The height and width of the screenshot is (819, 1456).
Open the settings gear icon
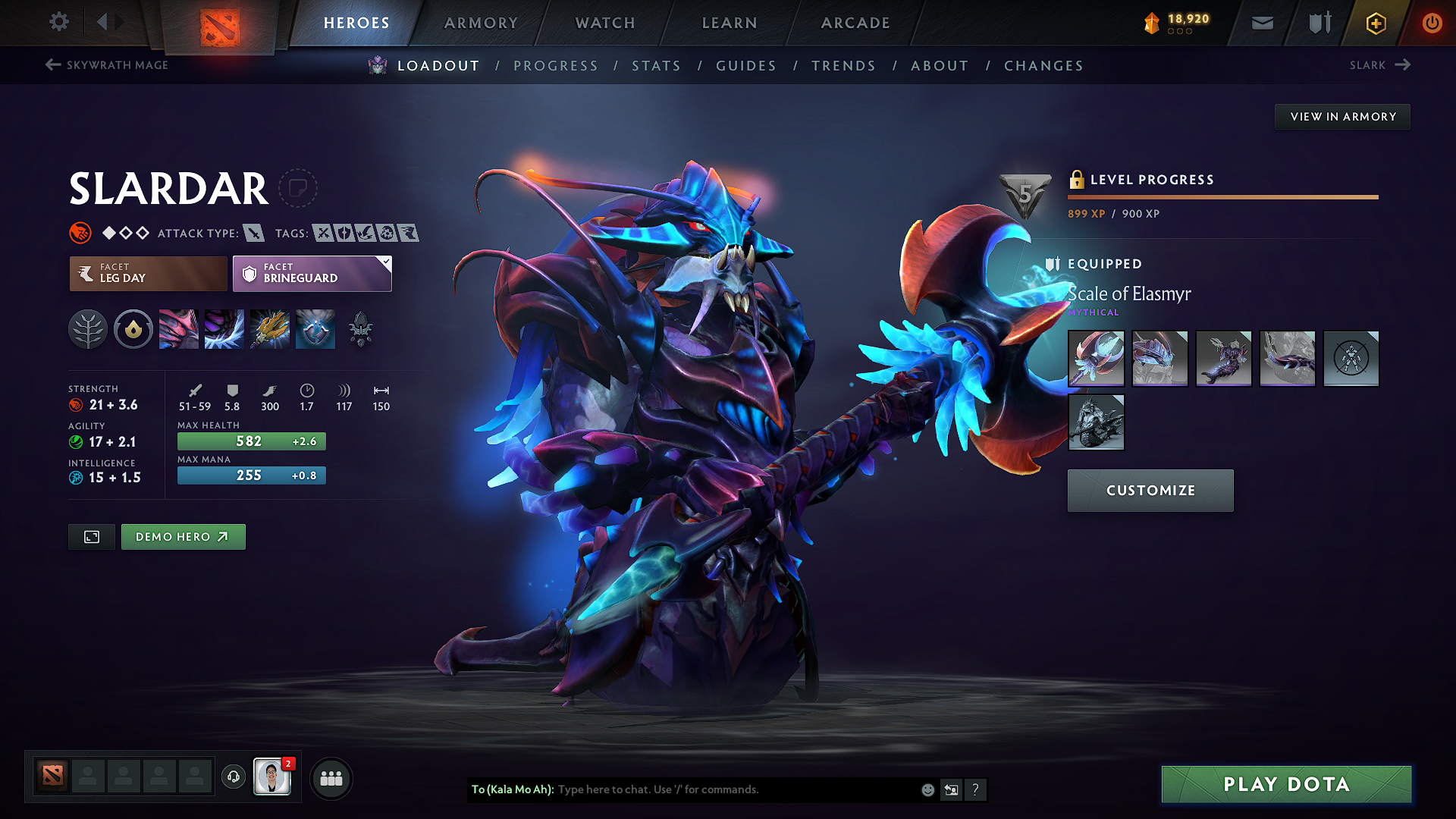pyautogui.click(x=58, y=22)
